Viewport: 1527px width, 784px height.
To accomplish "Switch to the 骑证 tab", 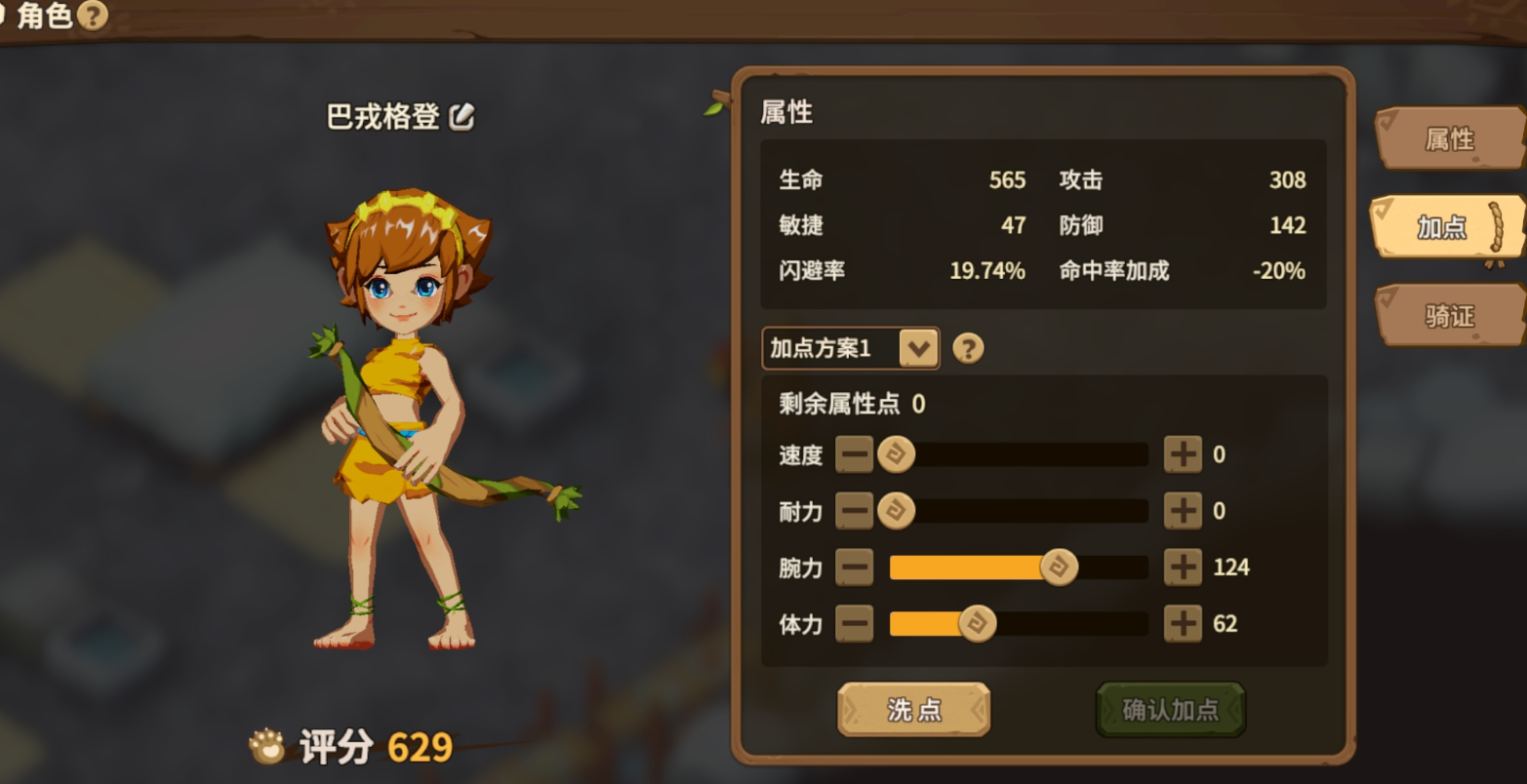I will pyautogui.click(x=1450, y=314).
